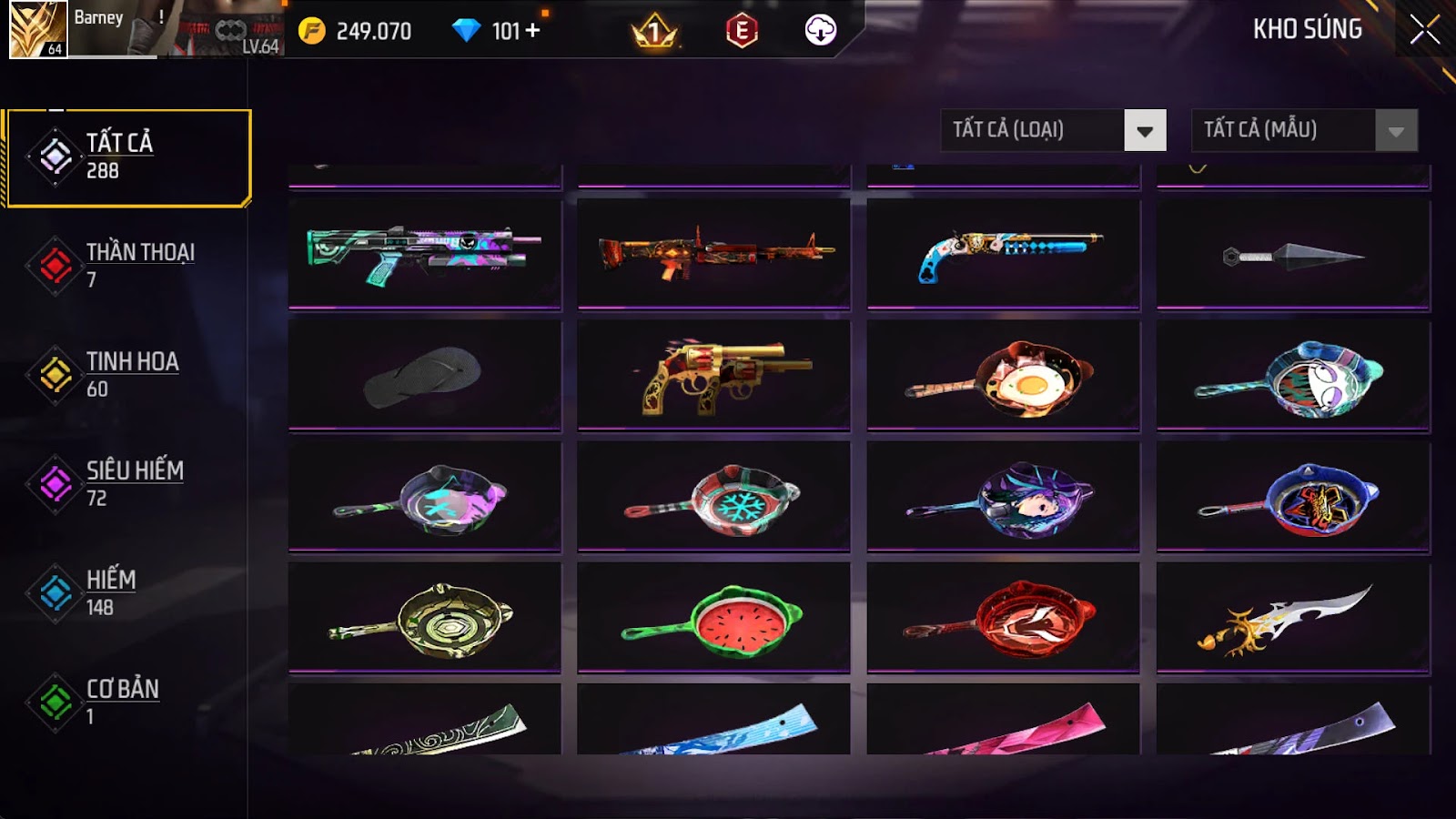Expand the Tất Cả (Mẫu) dropdown

tap(1304, 130)
